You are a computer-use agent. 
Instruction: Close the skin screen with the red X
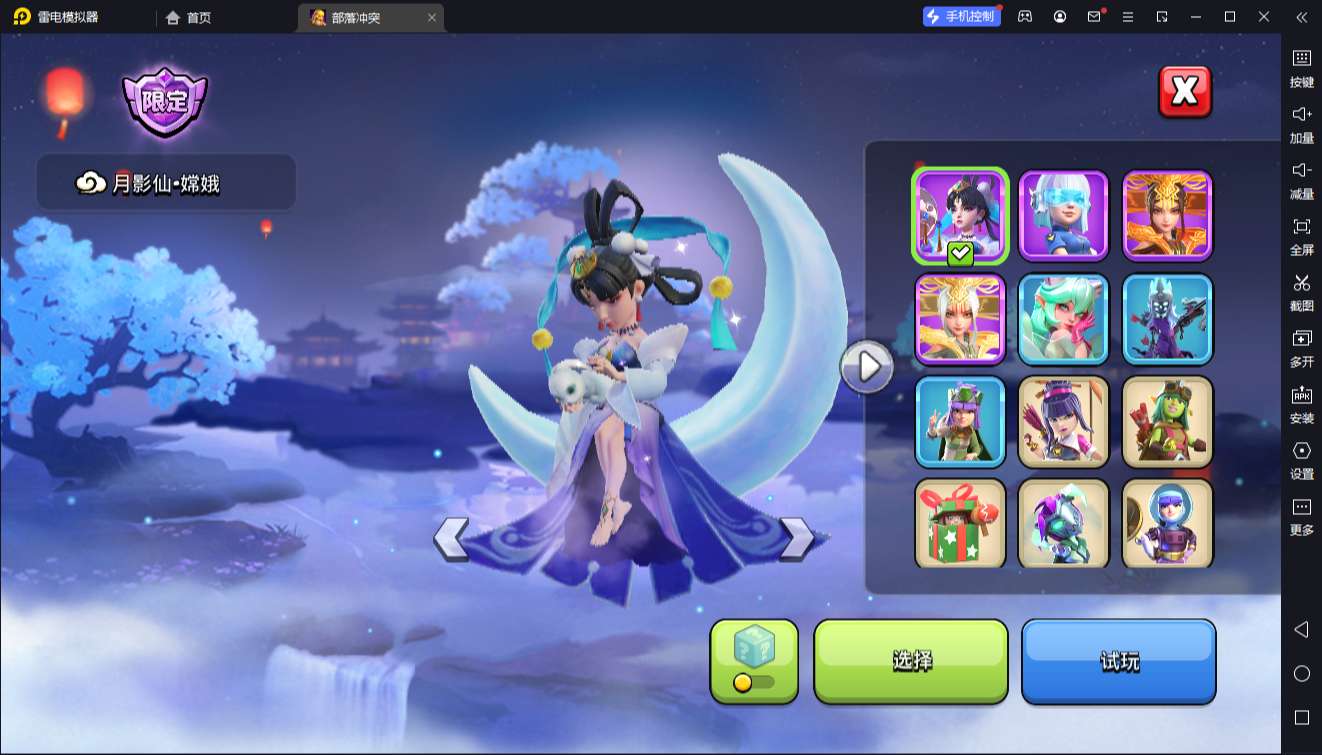(x=1185, y=92)
